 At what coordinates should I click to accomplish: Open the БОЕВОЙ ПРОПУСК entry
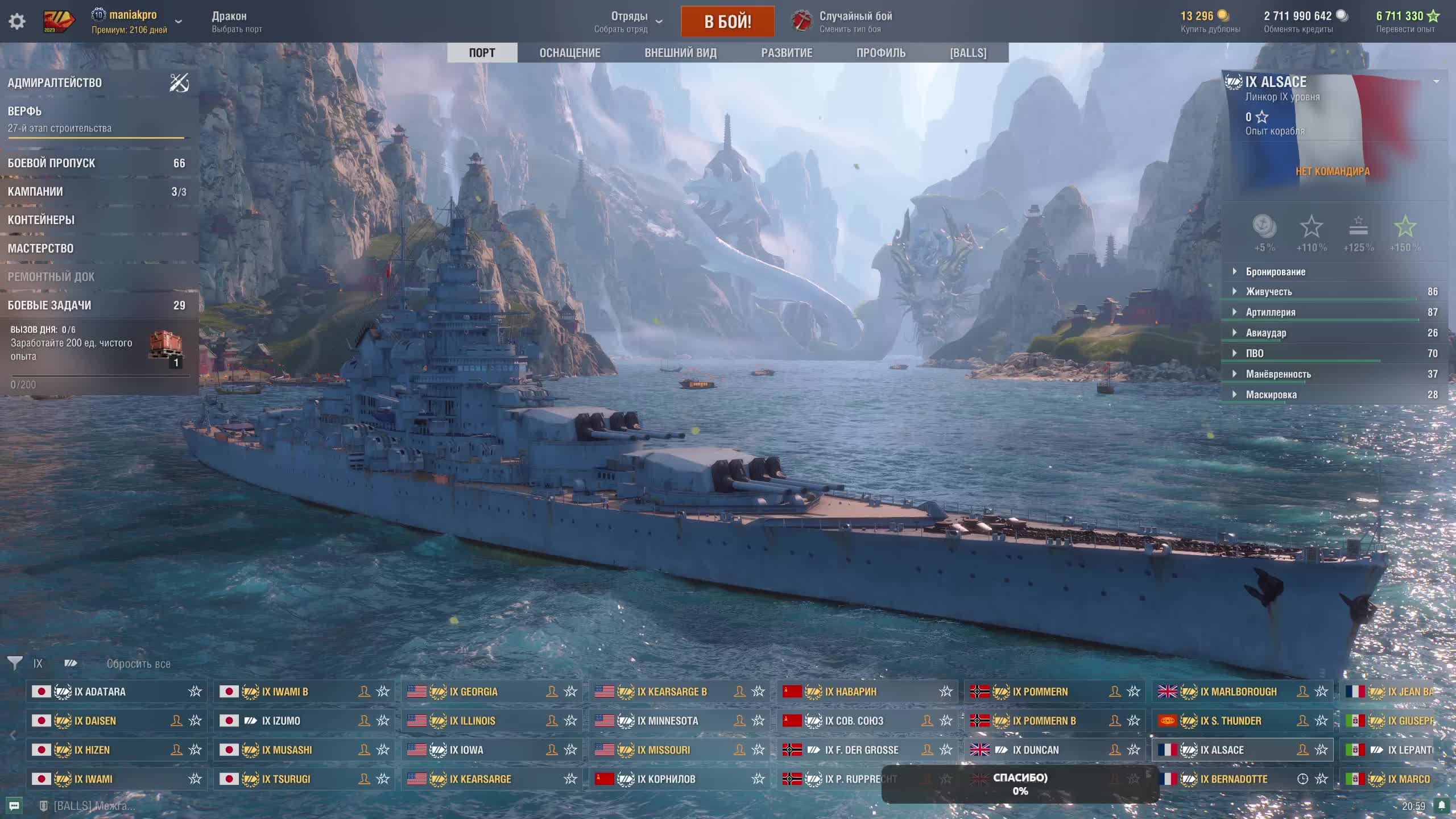[x=51, y=163]
